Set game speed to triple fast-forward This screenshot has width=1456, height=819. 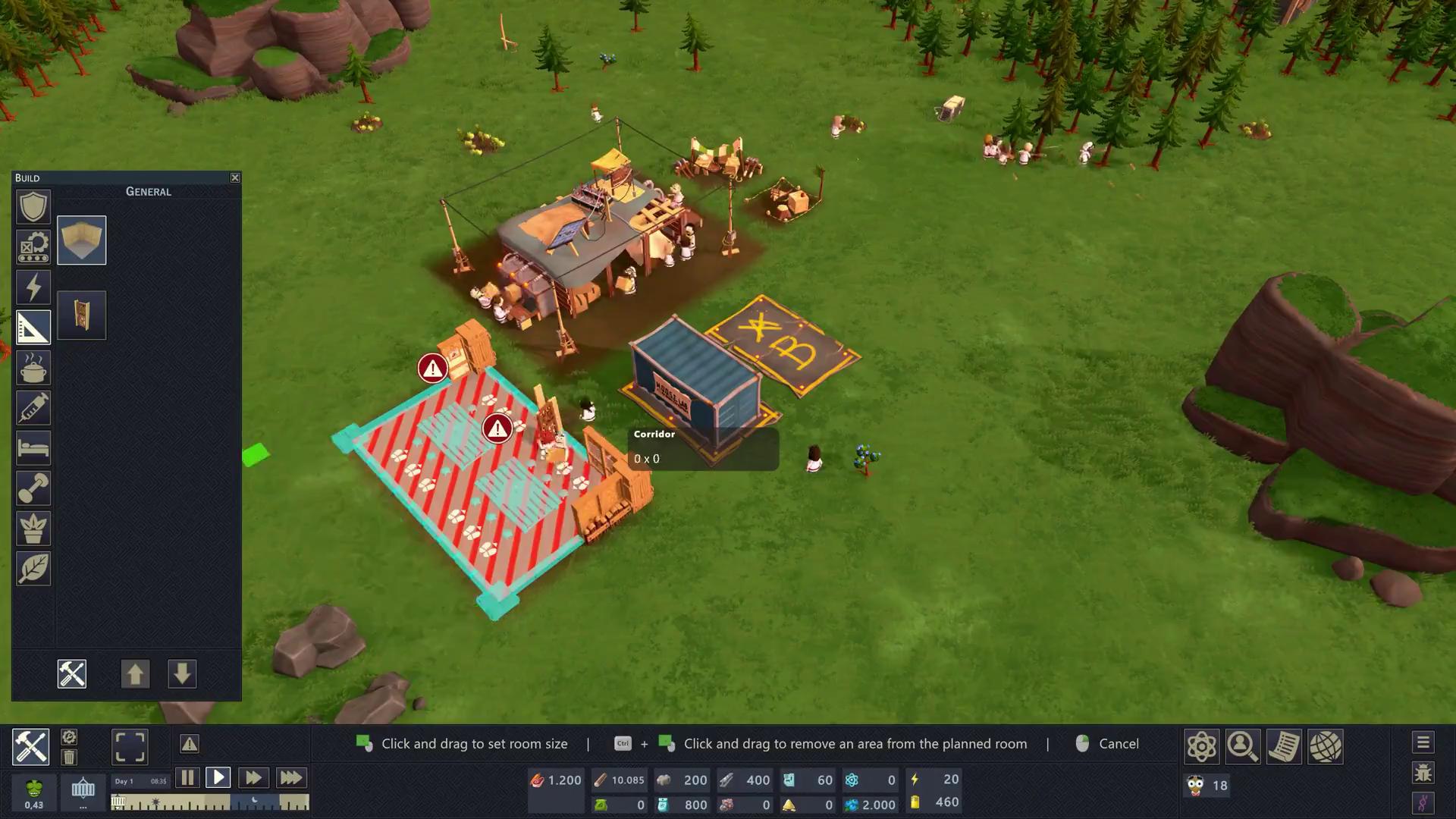click(x=290, y=777)
